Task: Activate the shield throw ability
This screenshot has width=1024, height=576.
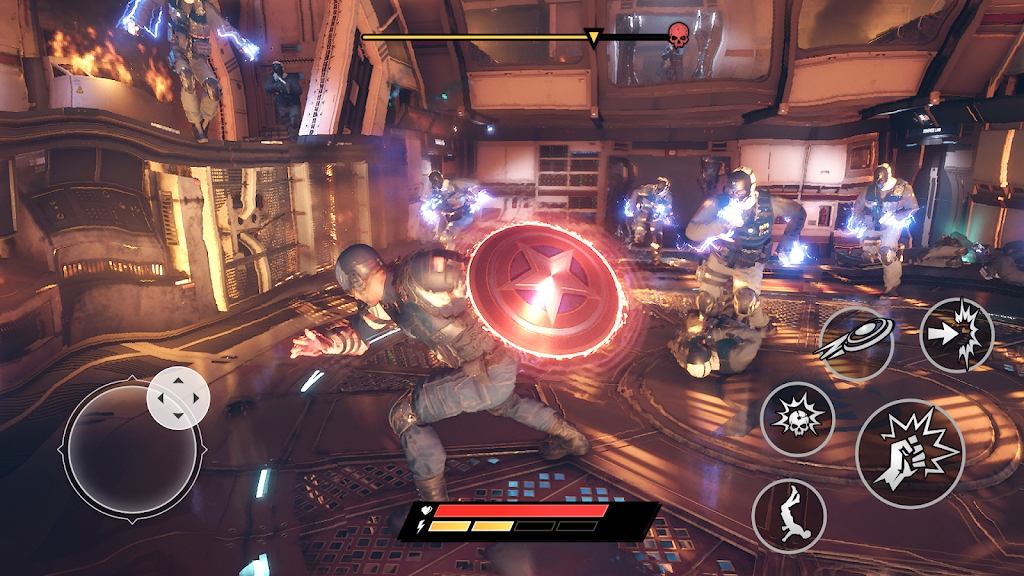Action: click(x=855, y=343)
